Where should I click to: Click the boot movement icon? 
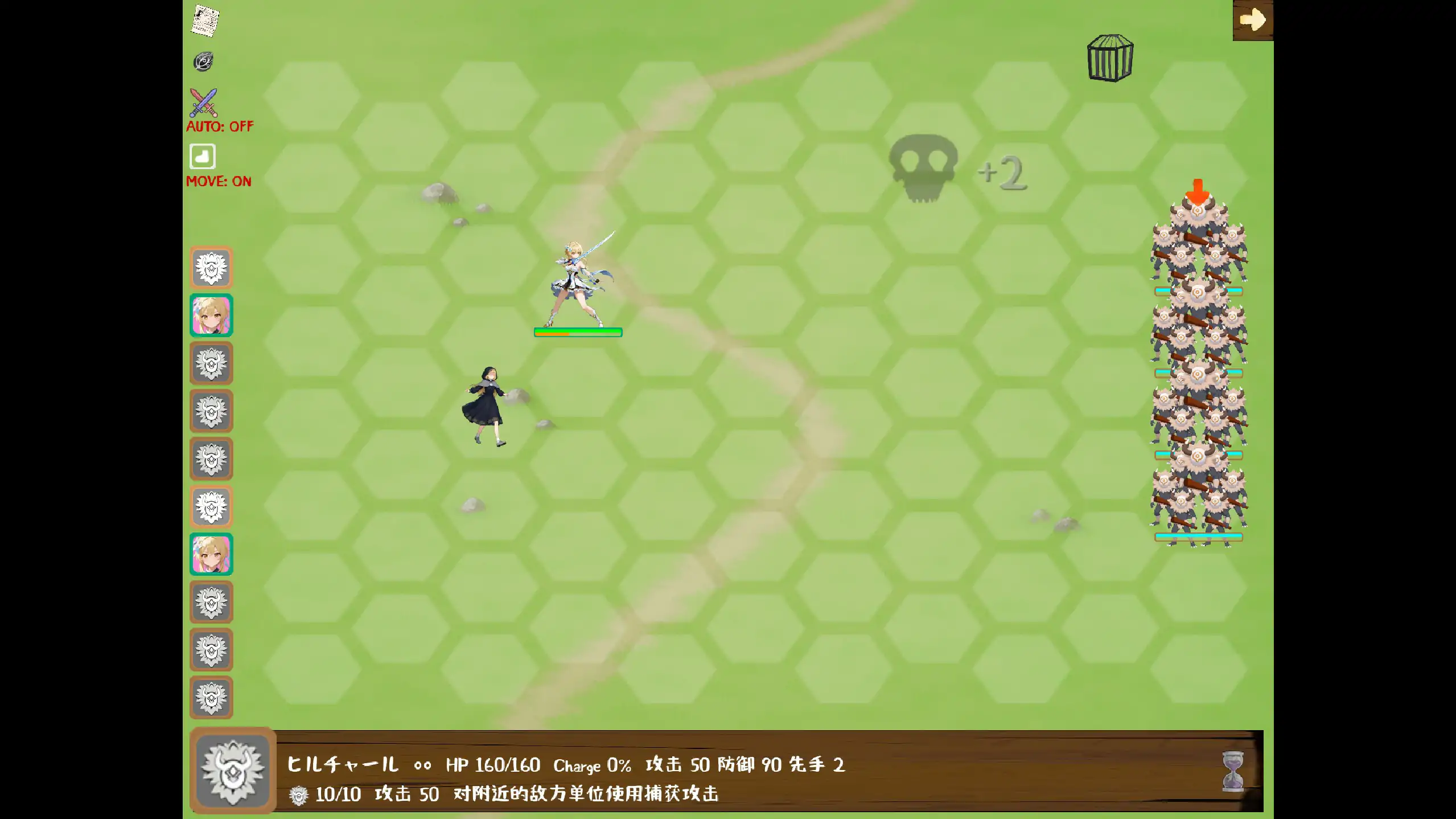click(203, 155)
